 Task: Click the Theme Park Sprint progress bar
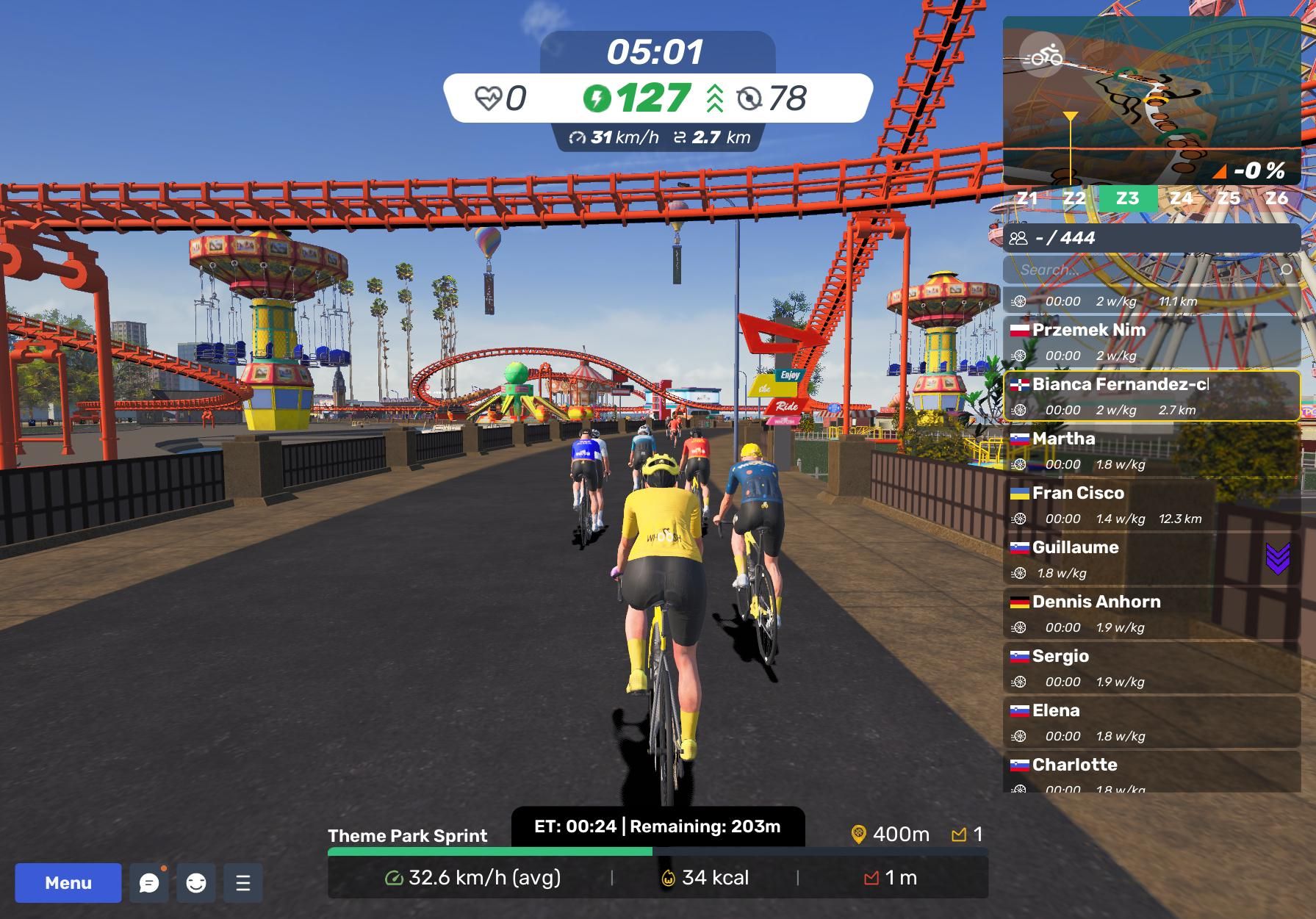tap(657, 852)
